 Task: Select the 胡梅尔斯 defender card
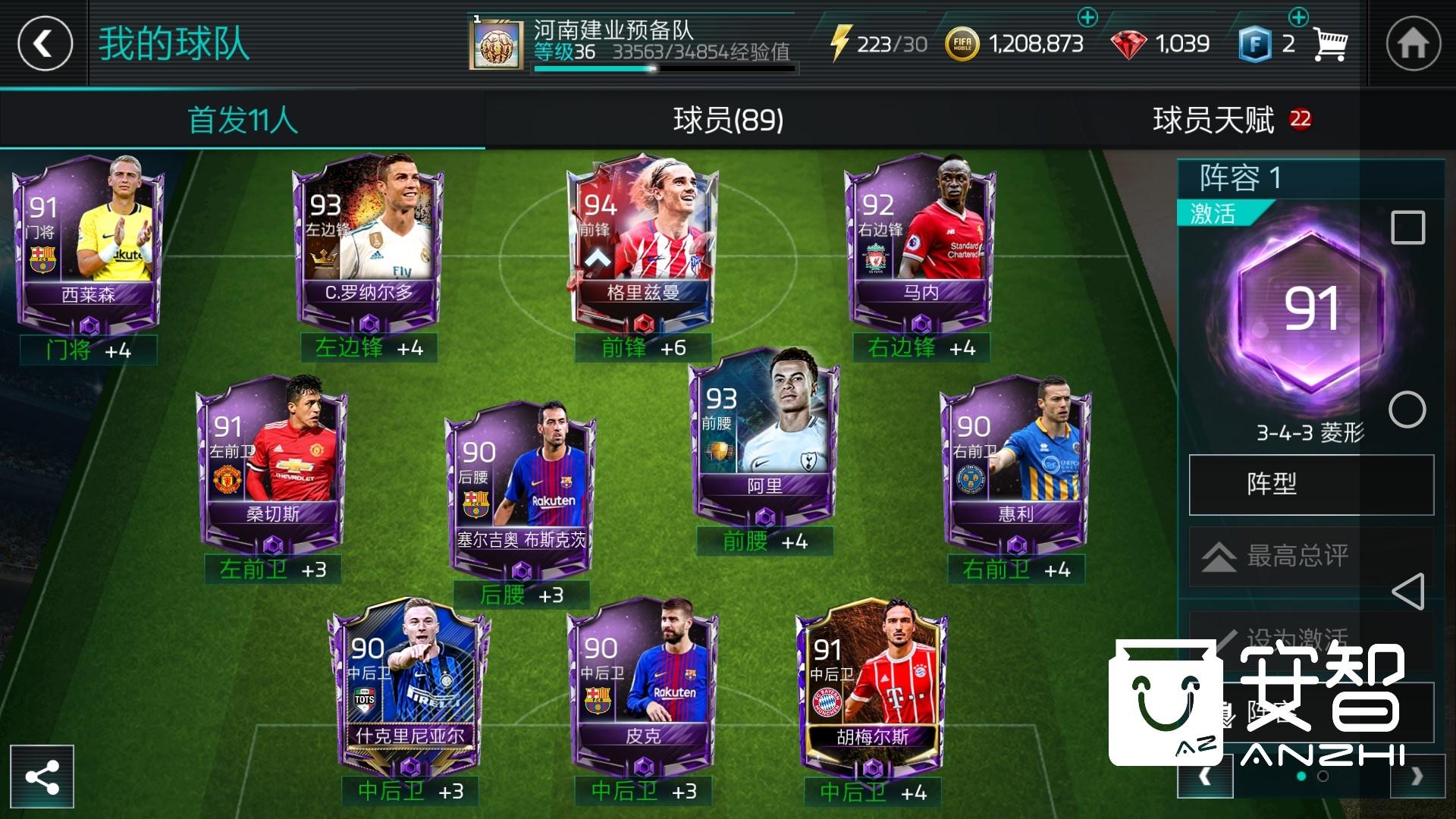(x=872, y=682)
